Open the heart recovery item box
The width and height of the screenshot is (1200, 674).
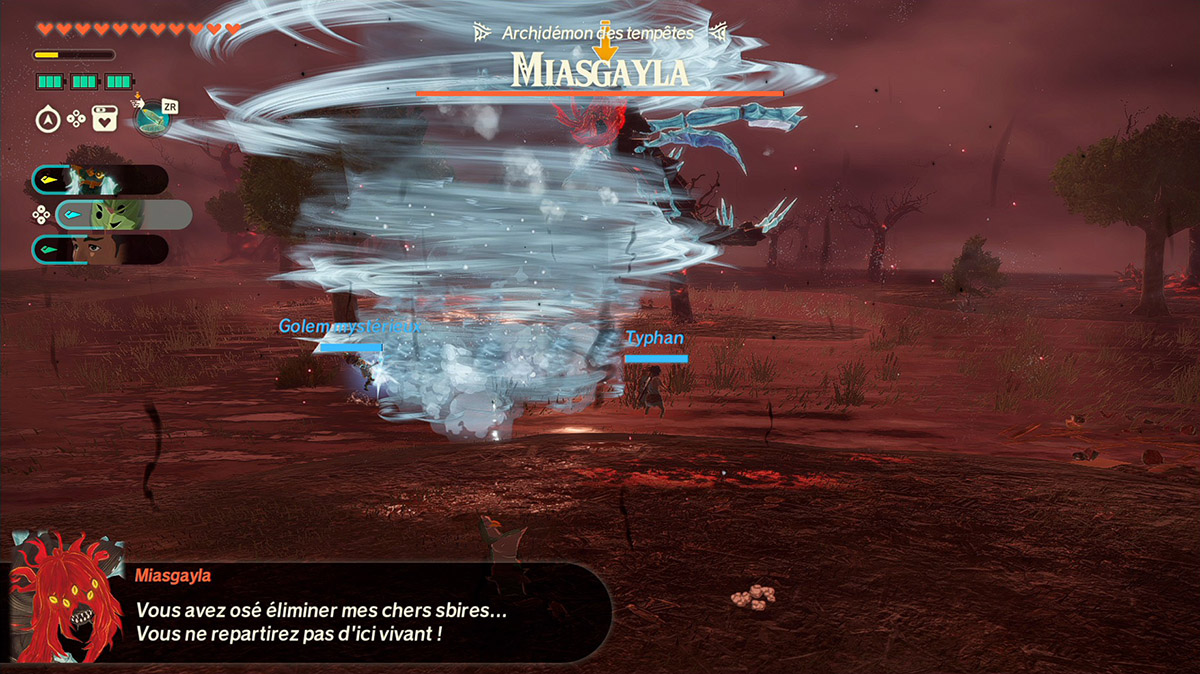(106, 119)
